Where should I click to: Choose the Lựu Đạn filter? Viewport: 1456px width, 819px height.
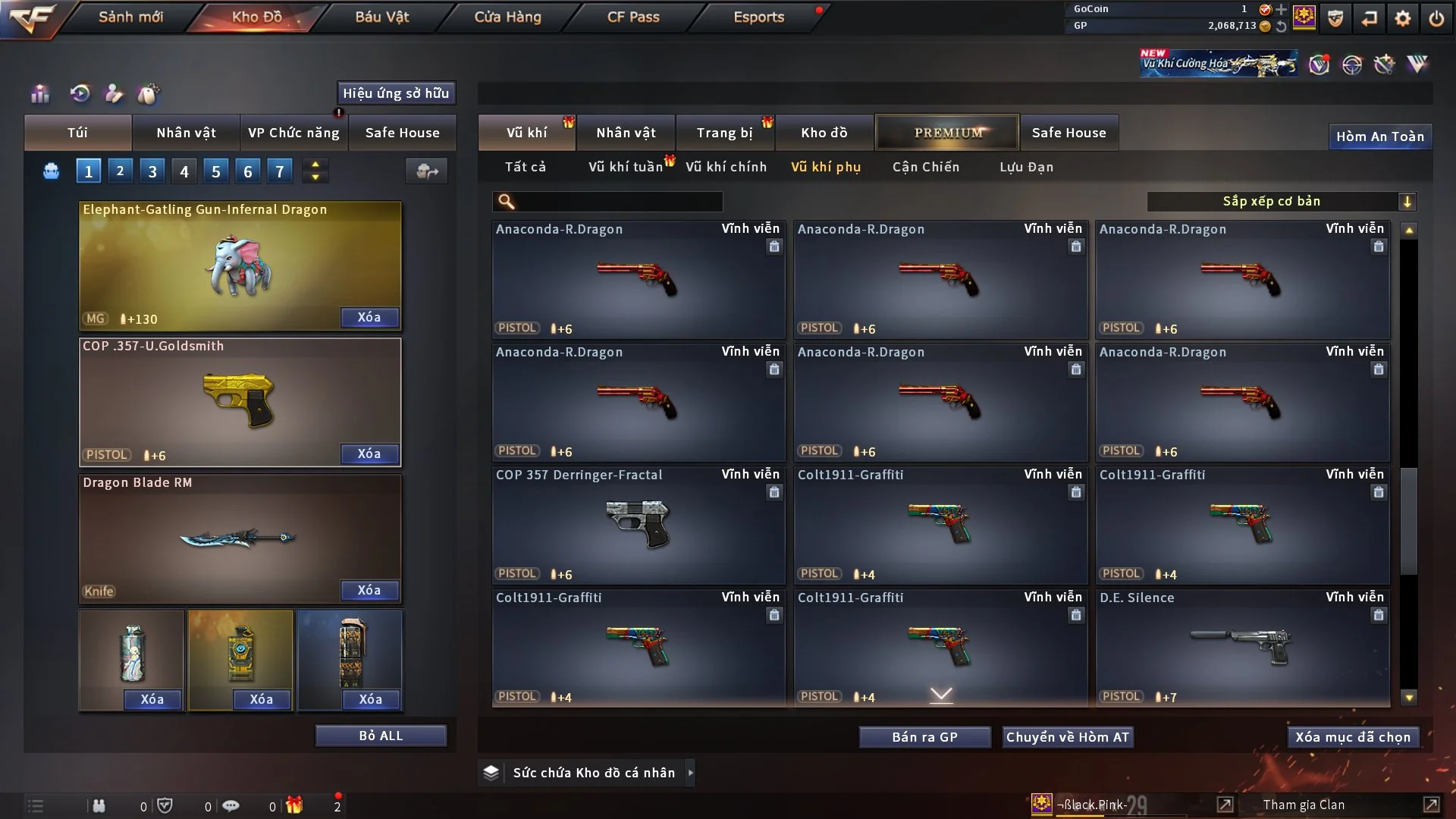1026,167
